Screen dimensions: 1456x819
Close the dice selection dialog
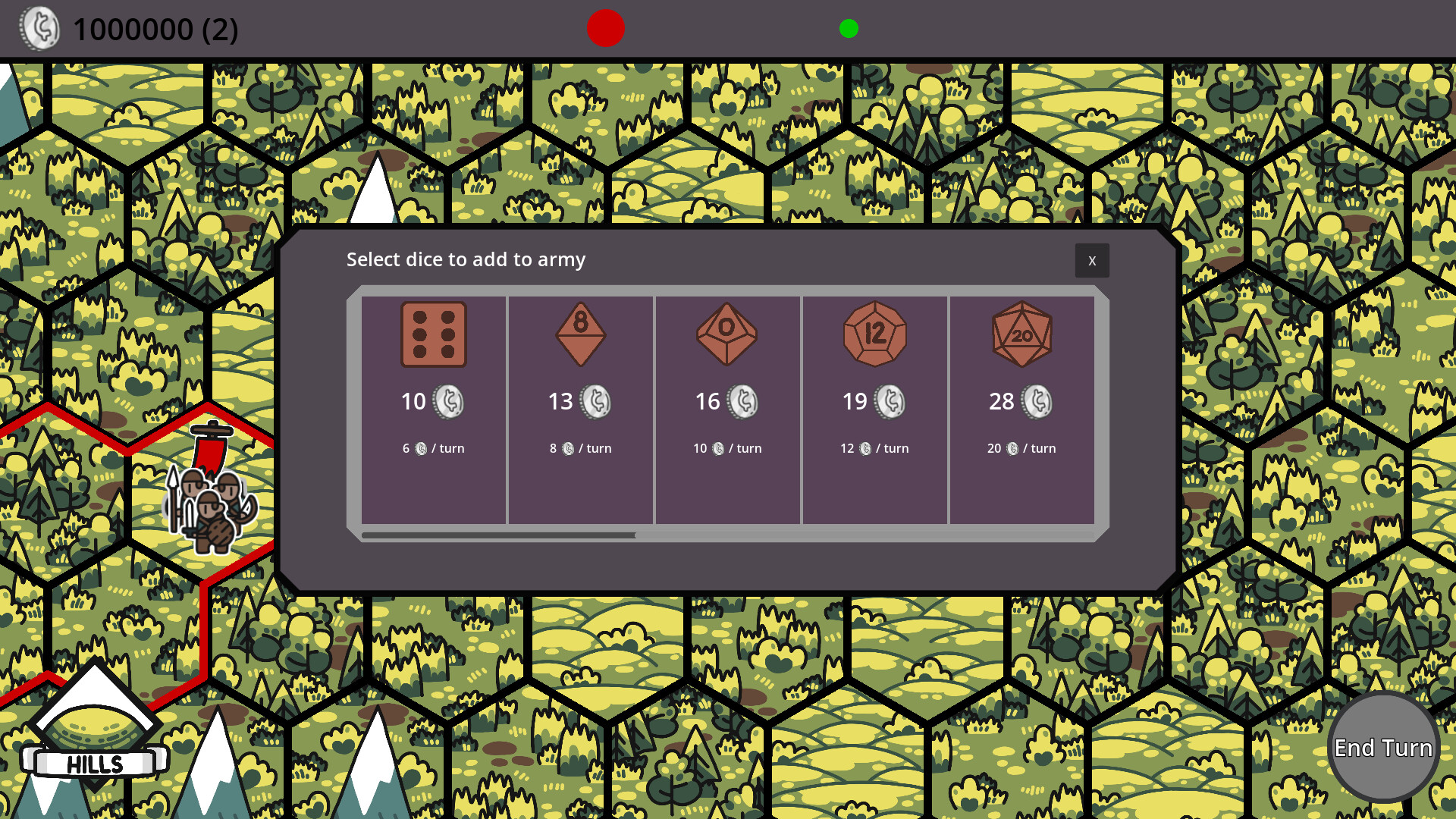[1092, 260]
